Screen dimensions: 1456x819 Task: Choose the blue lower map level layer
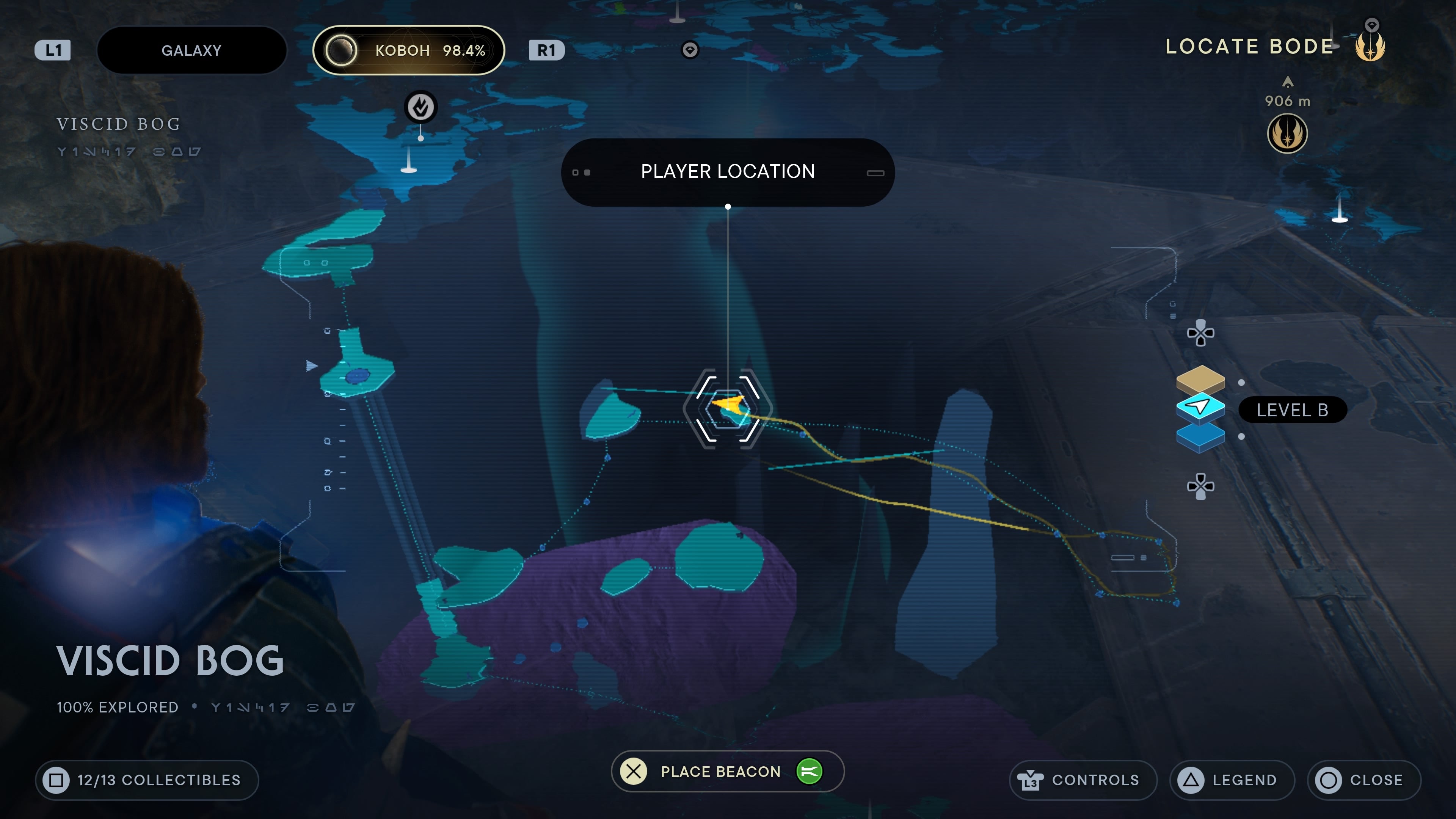pos(1200,437)
